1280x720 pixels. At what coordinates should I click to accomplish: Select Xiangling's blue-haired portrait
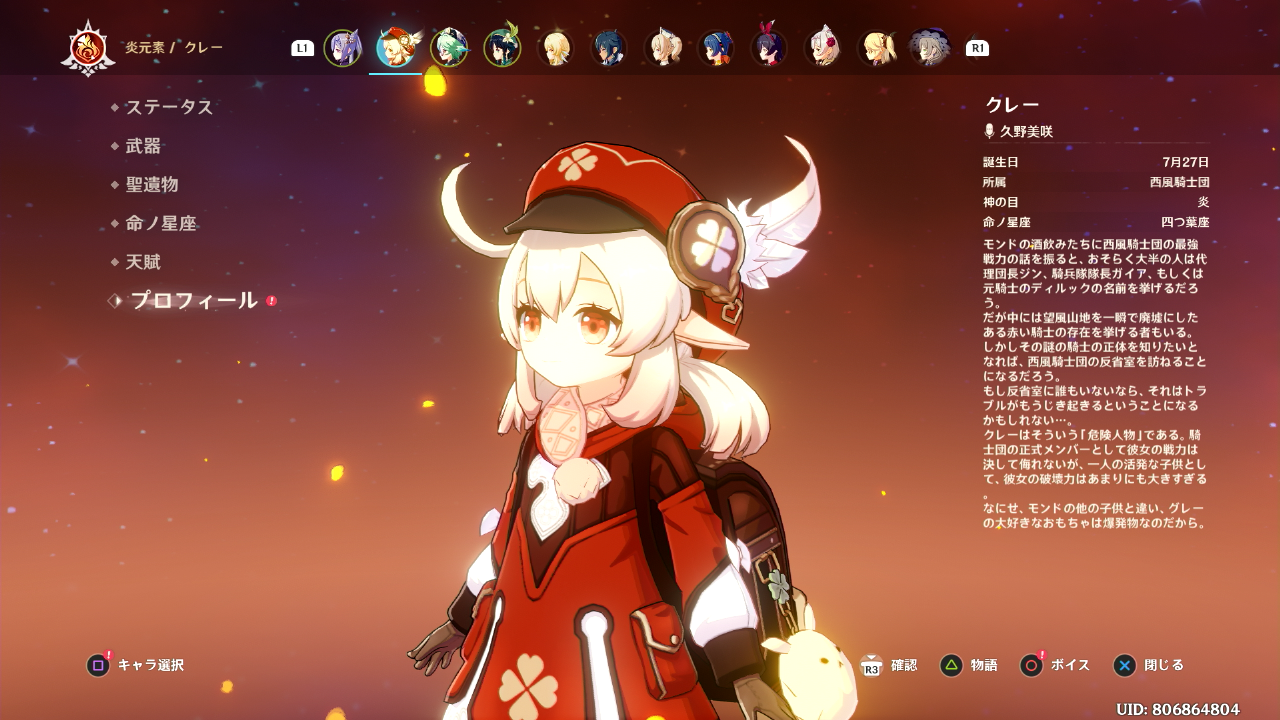pyautogui.click(x=715, y=48)
